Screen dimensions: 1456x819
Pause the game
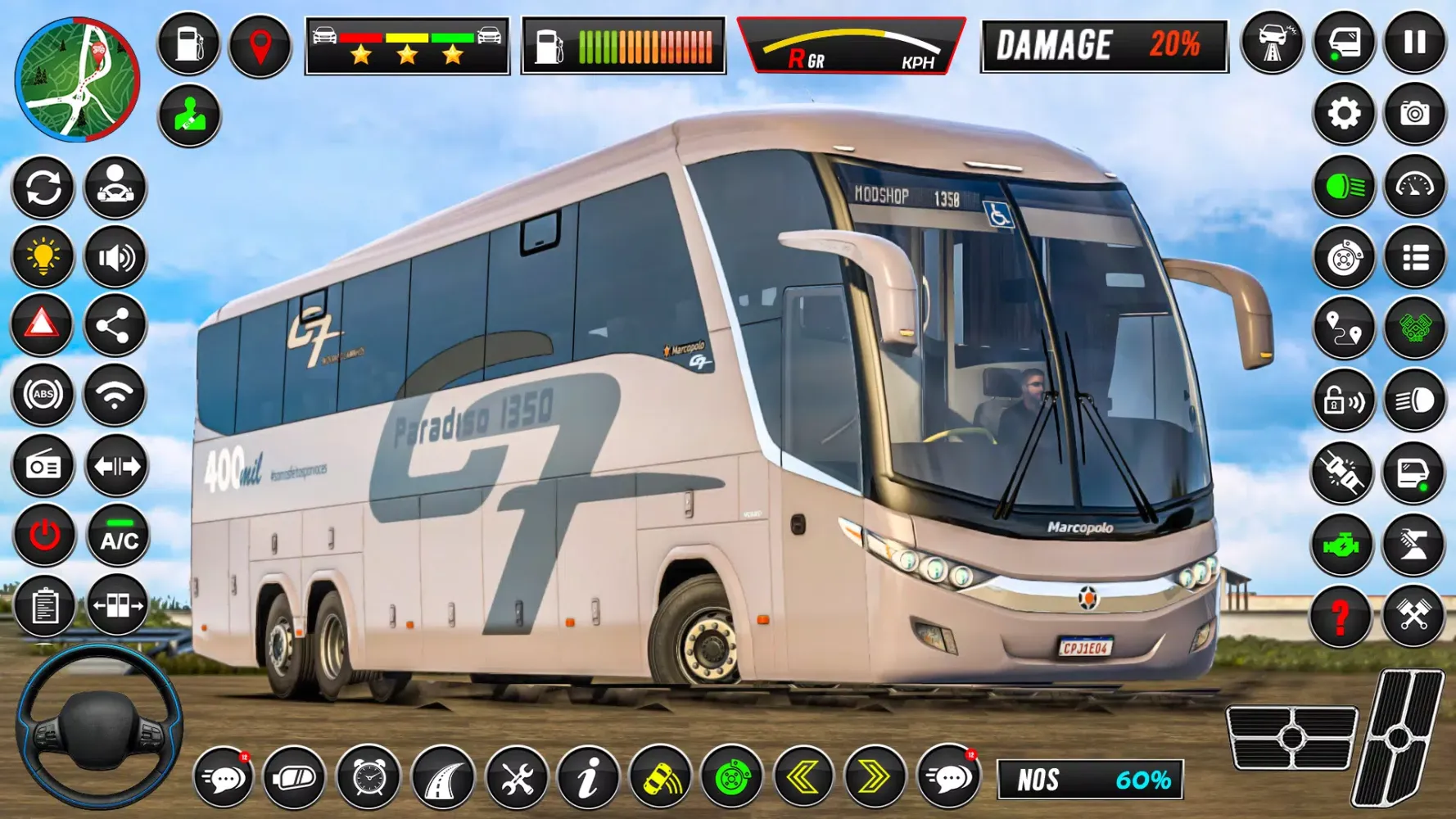(1414, 43)
